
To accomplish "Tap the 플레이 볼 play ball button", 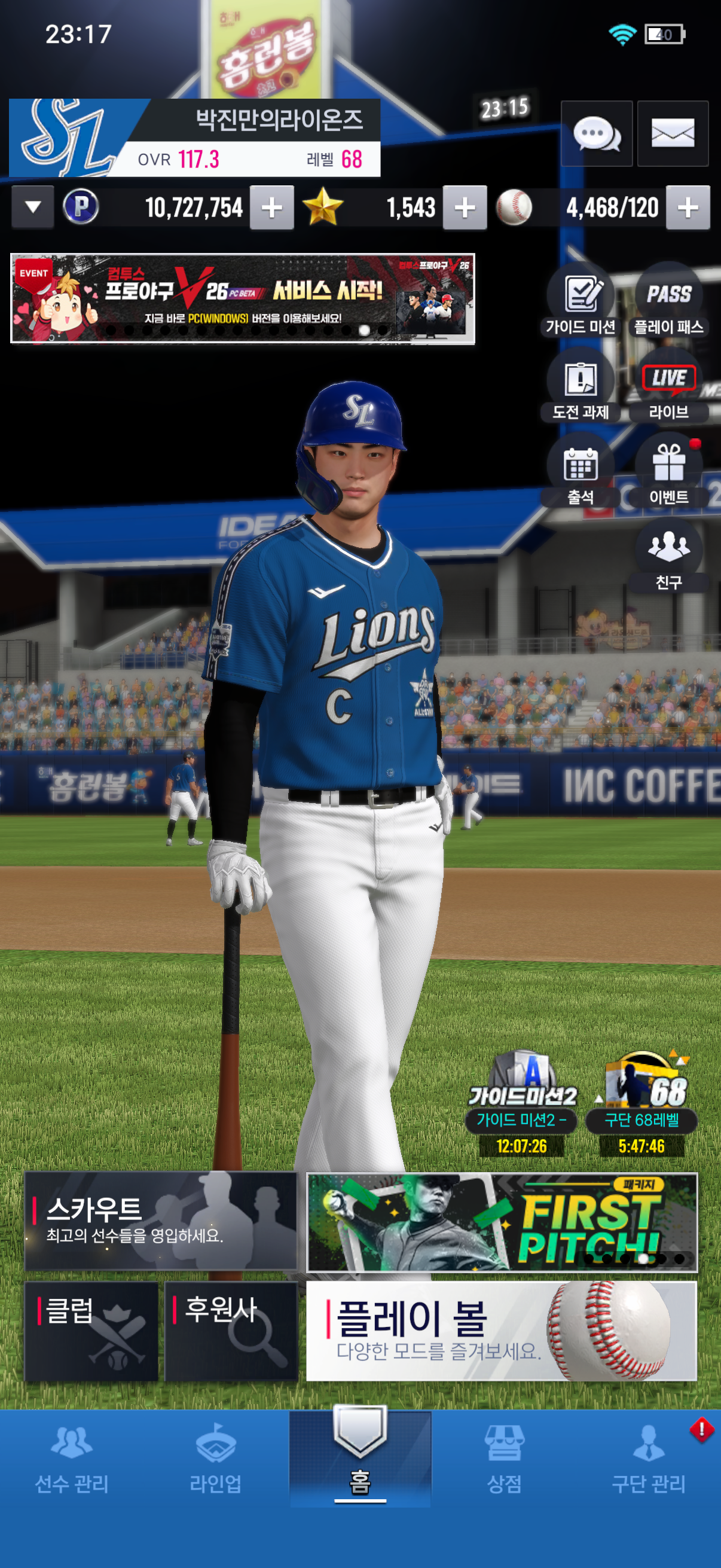I will 502,1331.
